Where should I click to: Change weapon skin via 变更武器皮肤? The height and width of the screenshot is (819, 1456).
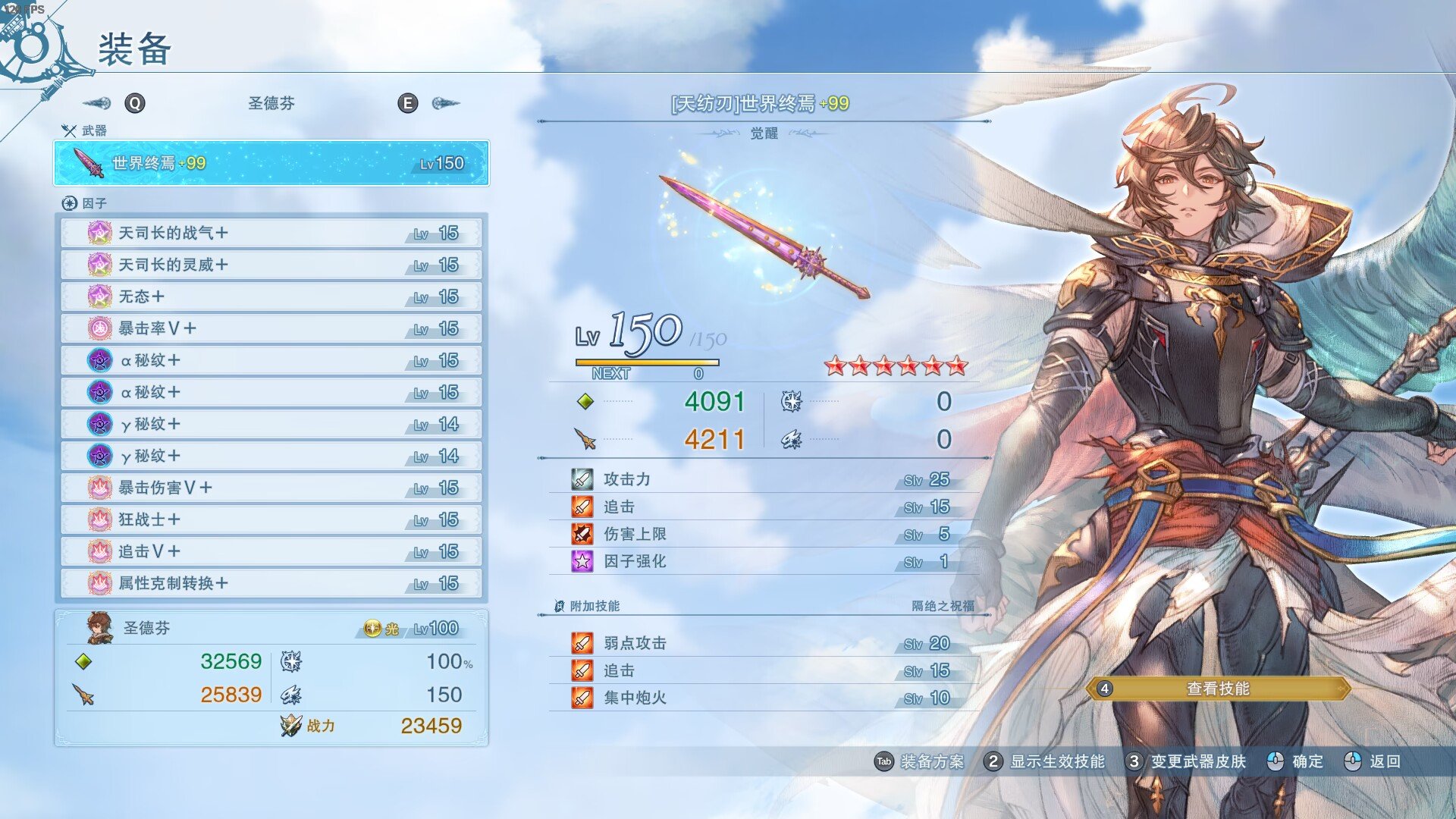point(1186,761)
